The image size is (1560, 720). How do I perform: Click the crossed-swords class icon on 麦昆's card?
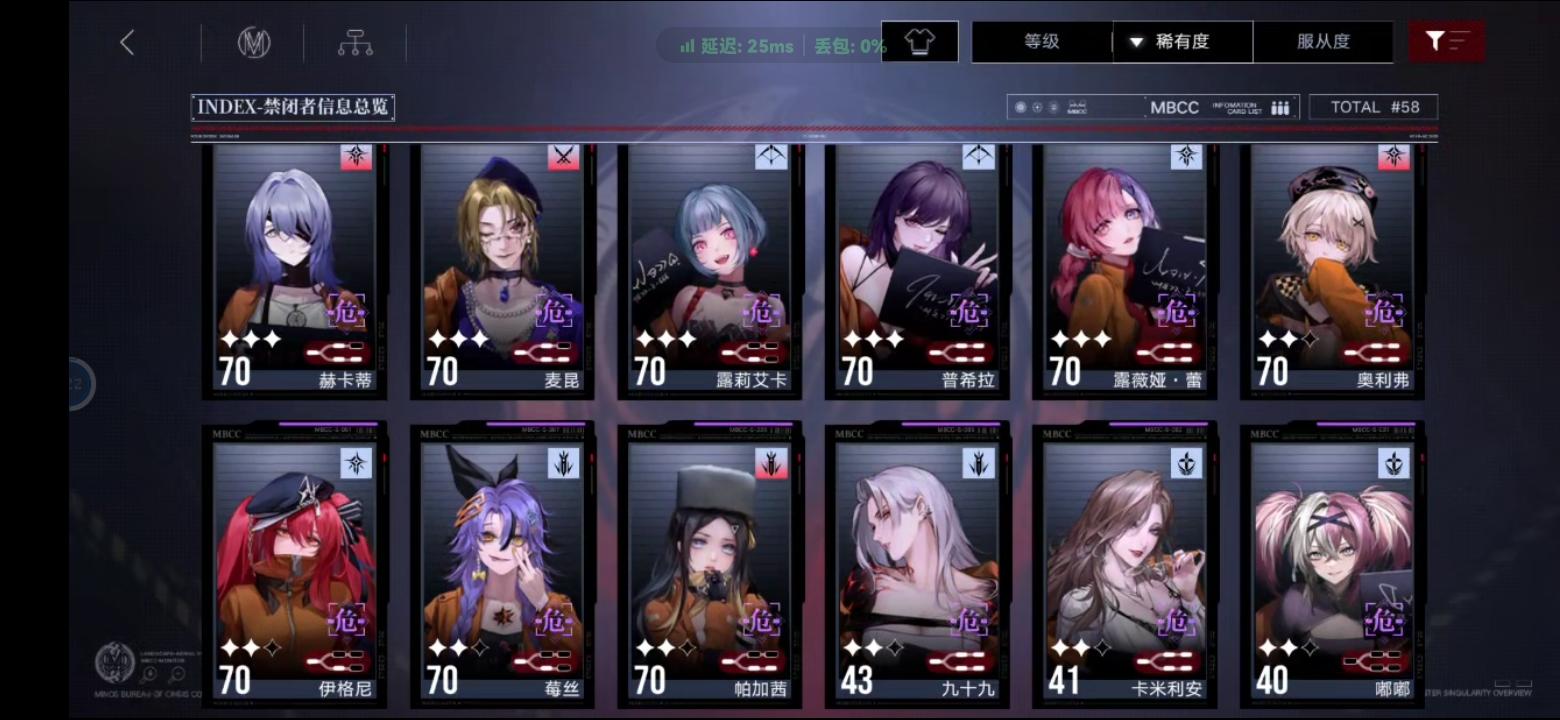coord(562,158)
